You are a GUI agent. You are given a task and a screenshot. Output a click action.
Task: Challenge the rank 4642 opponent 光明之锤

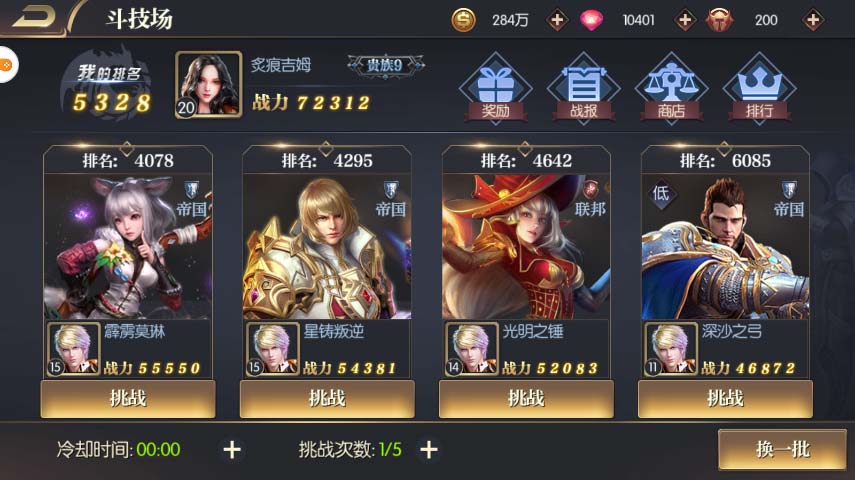click(525, 398)
